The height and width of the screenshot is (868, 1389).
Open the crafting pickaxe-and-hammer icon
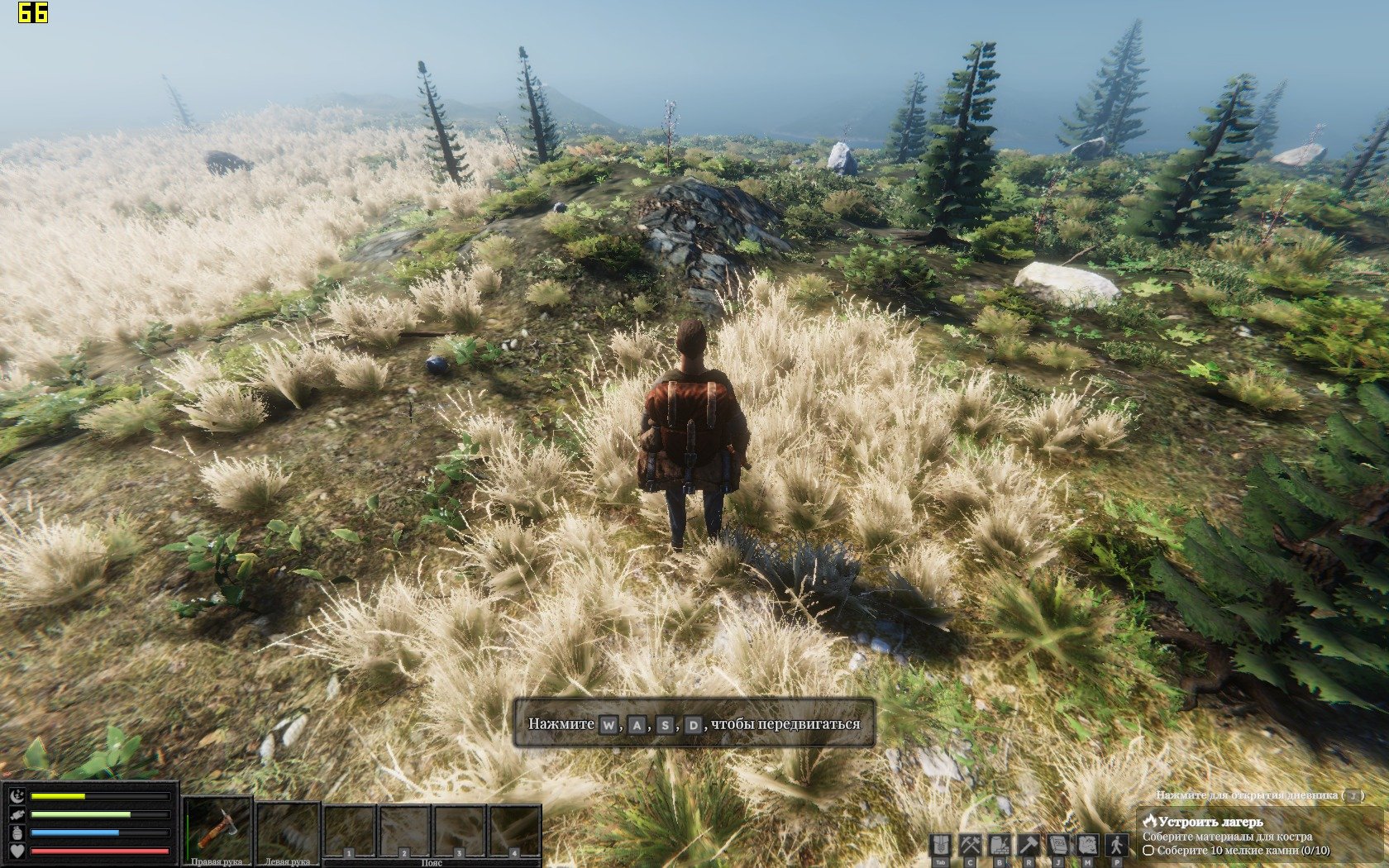coord(970,846)
